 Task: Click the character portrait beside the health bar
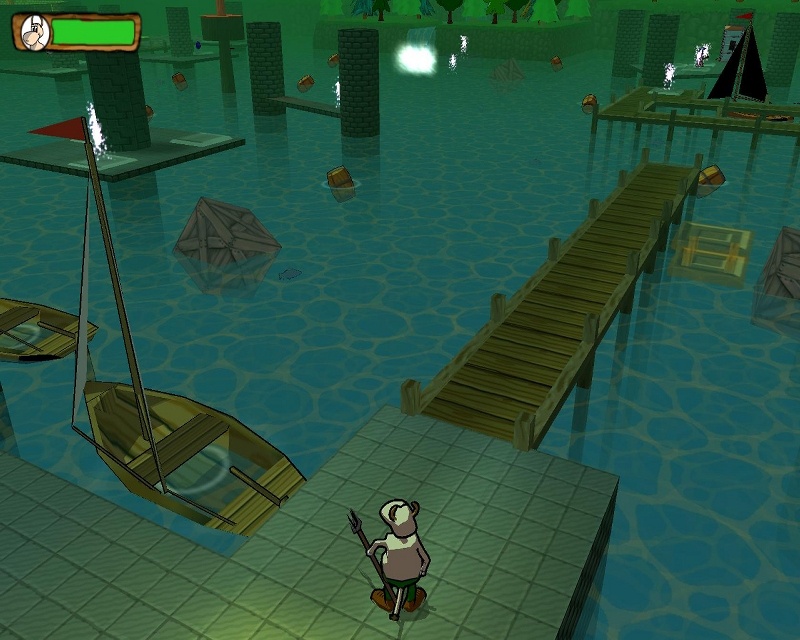click(34, 33)
